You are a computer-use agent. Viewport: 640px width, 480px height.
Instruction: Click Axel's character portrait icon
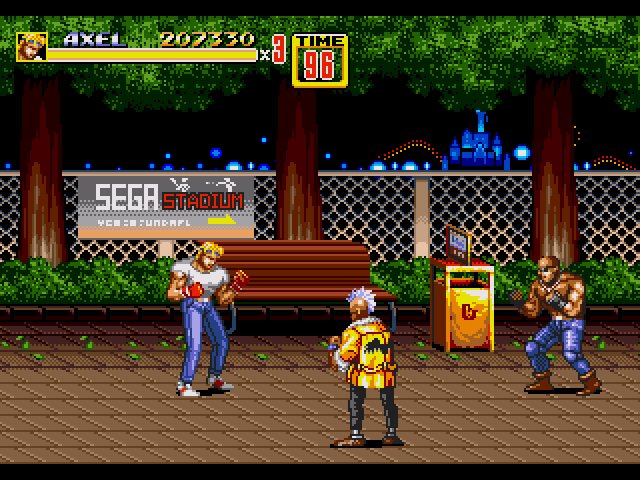coord(31,47)
